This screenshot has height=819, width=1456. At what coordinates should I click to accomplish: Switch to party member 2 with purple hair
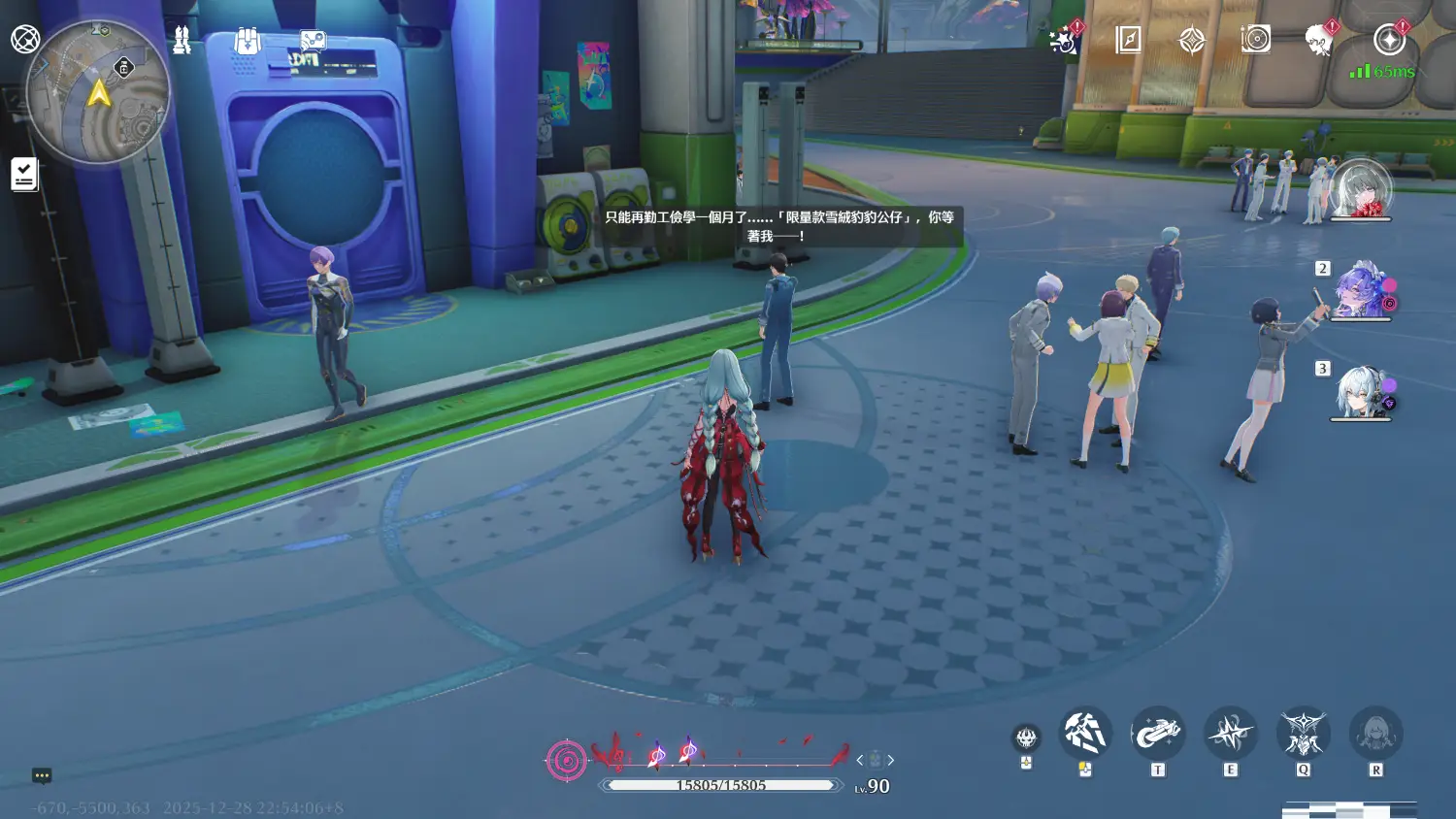pyautogui.click(x=1360, y=291)
